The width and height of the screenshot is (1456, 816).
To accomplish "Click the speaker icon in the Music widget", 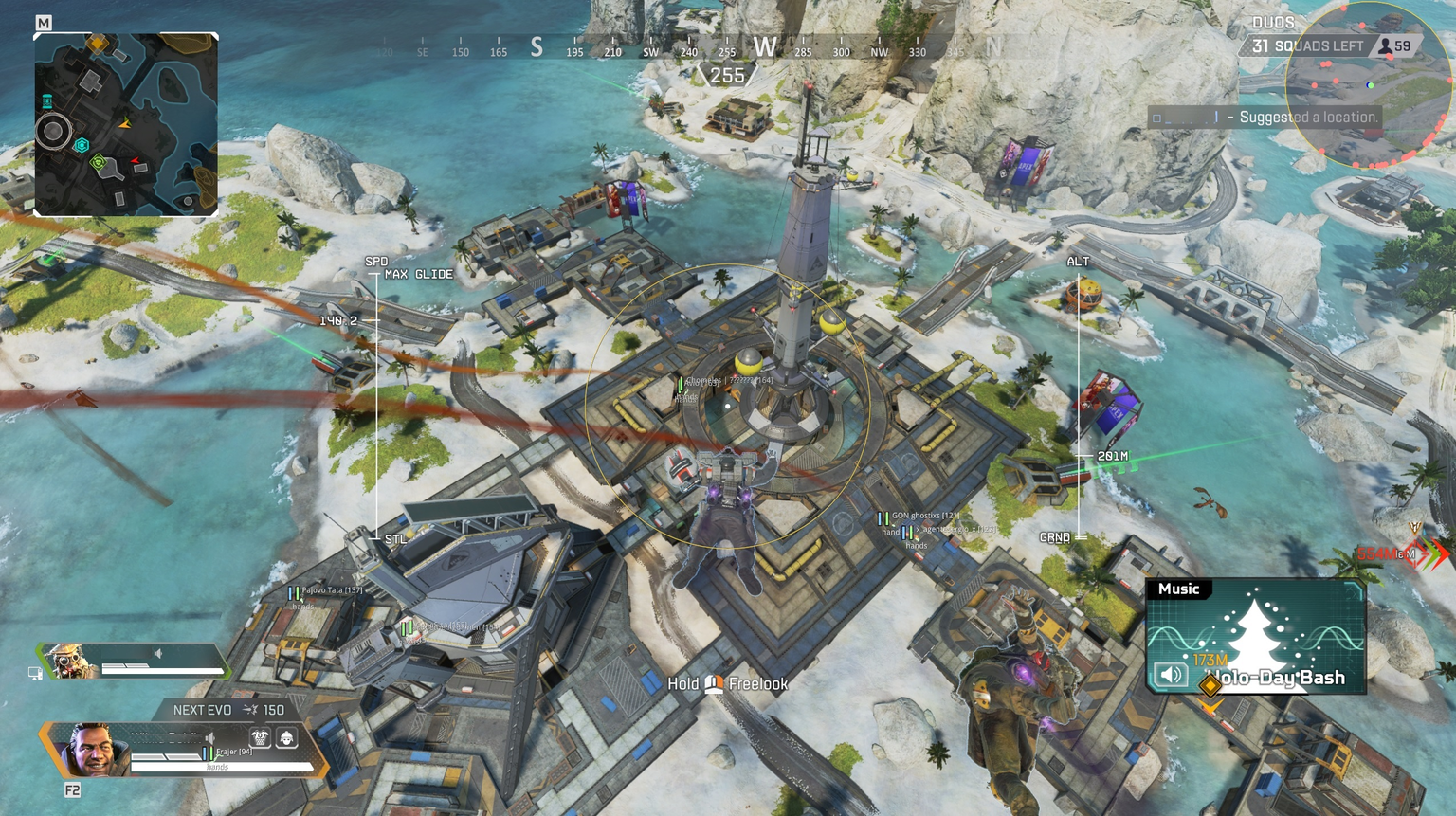I will click(1171, 675).
